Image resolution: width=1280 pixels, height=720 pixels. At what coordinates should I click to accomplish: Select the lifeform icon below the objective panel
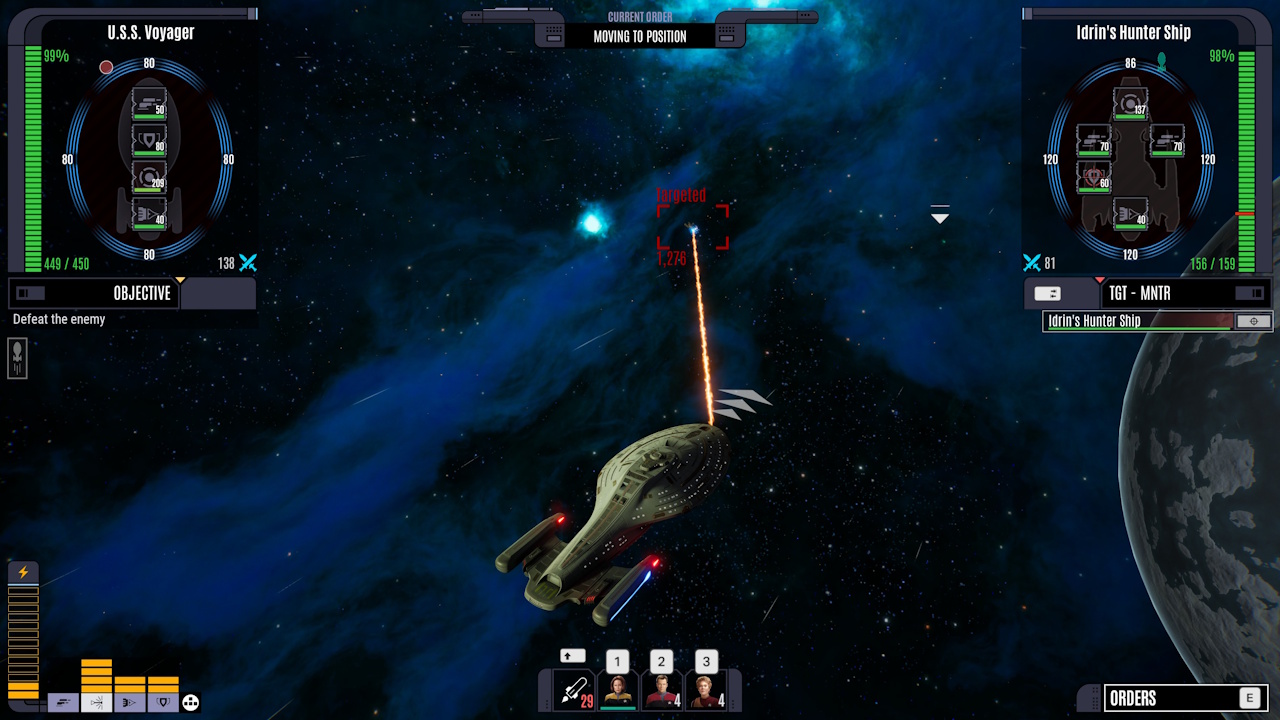[16, 357]
